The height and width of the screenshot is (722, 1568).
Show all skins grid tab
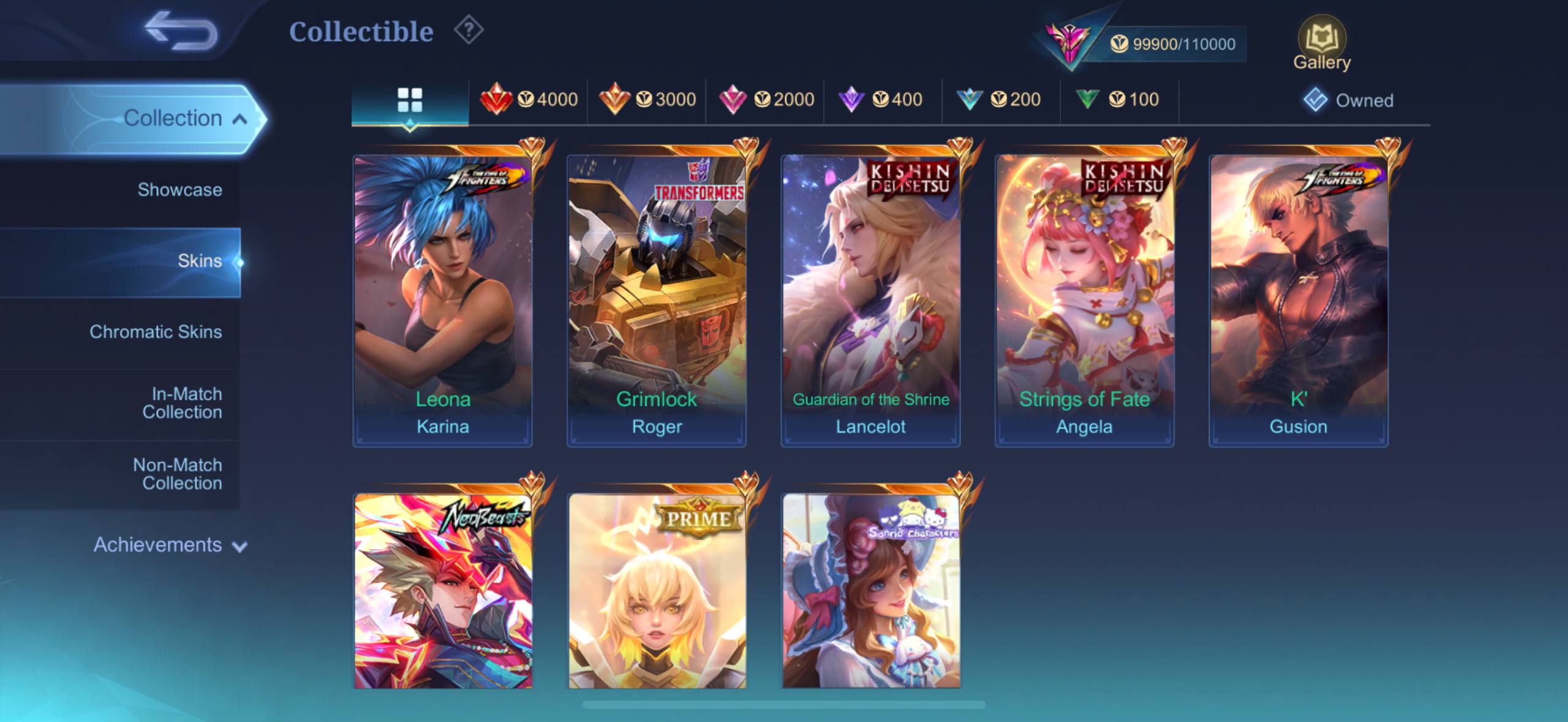click(x=410, y=100)
